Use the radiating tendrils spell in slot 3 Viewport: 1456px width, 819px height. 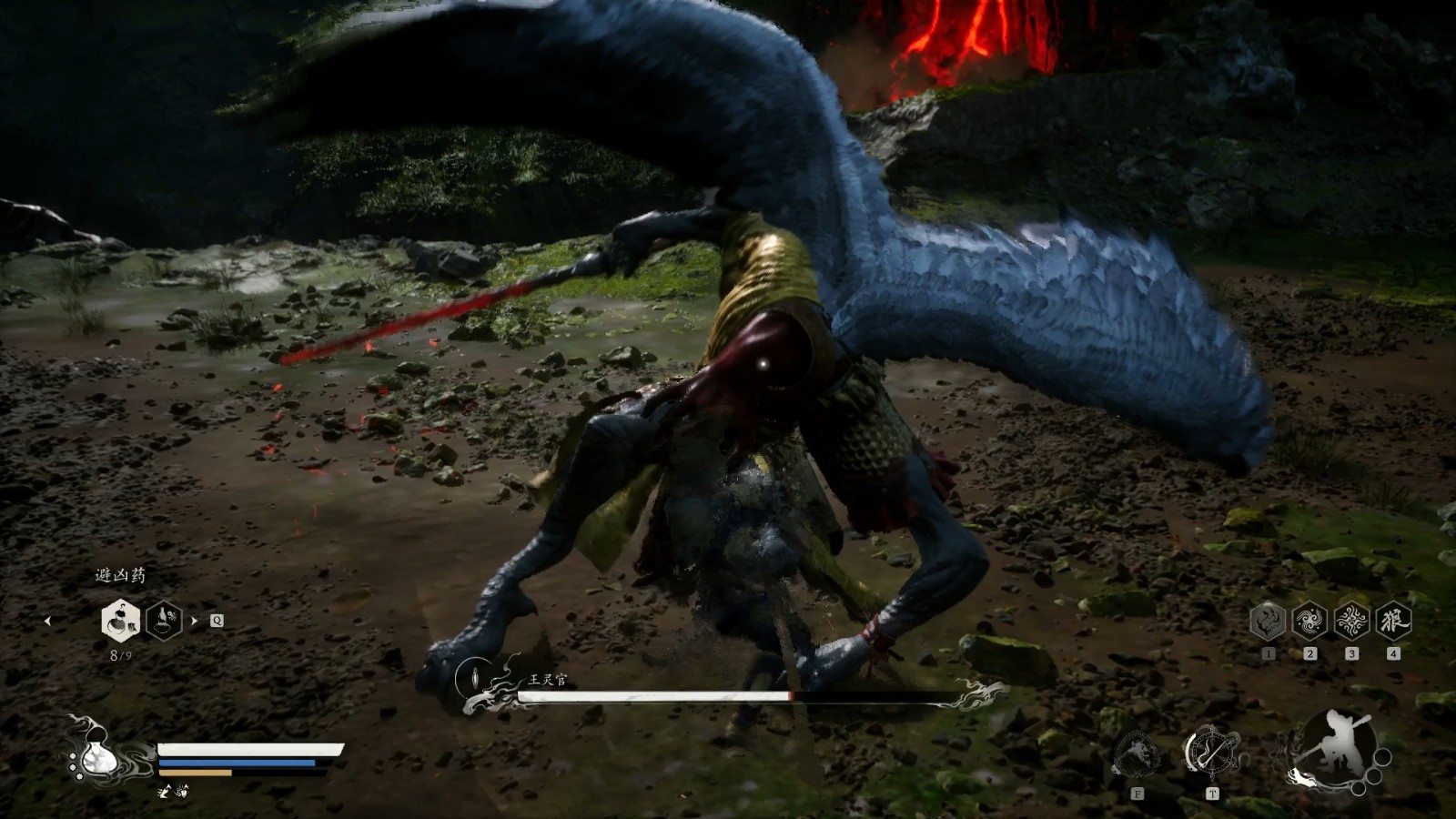(x=1351, y=622)
